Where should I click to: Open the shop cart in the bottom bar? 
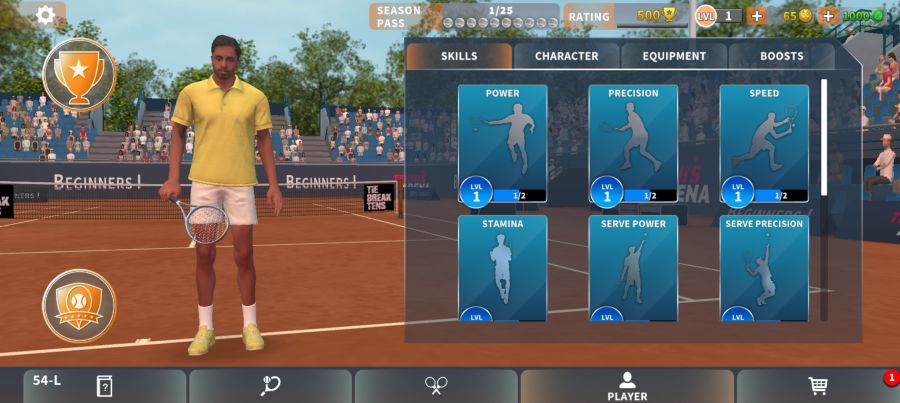(x=817, y=386)
